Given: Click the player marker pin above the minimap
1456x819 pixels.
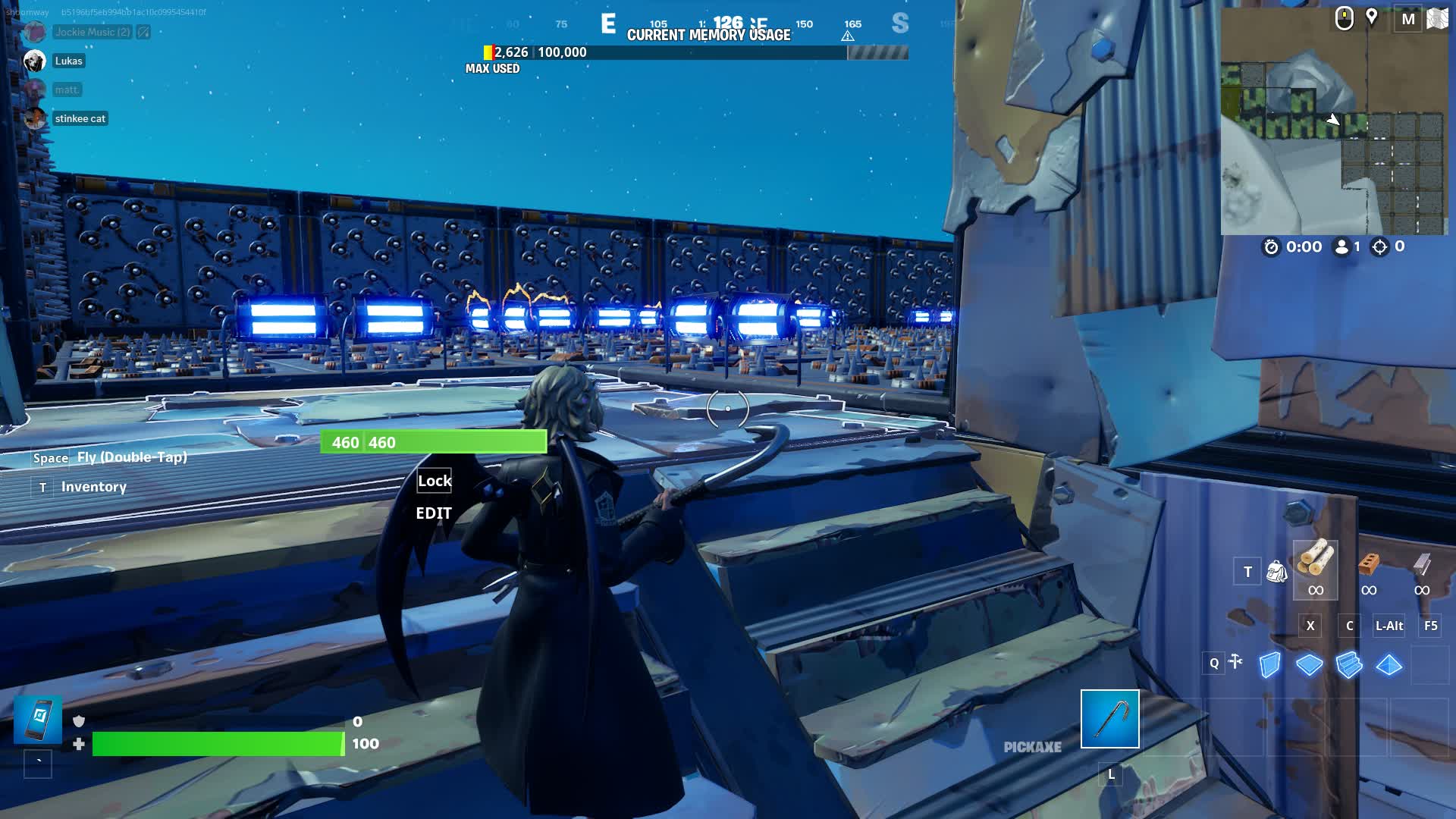Looking at the screenshot, I should point(1373,17).
